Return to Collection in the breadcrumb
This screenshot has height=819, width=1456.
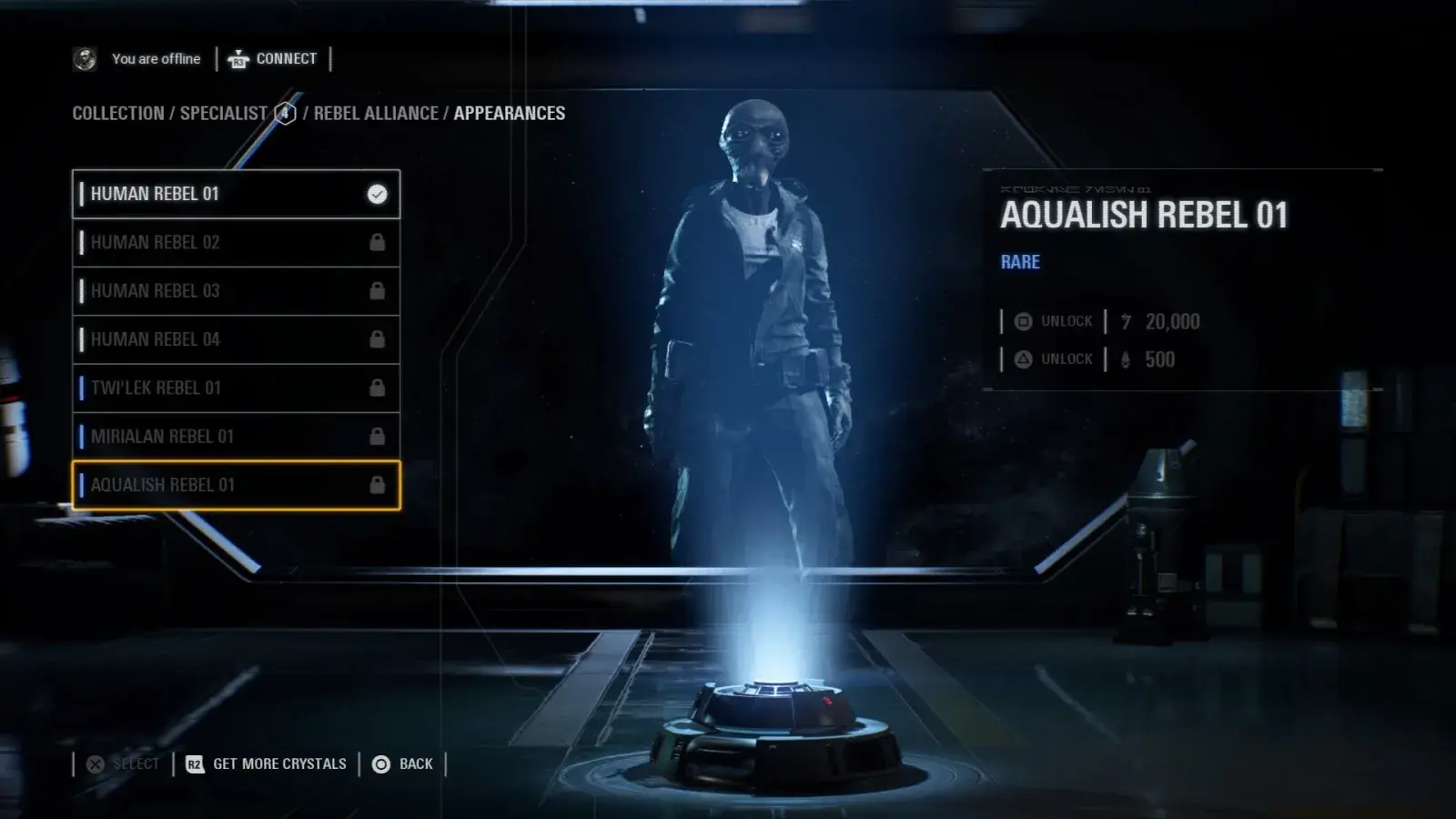(118, 114)
